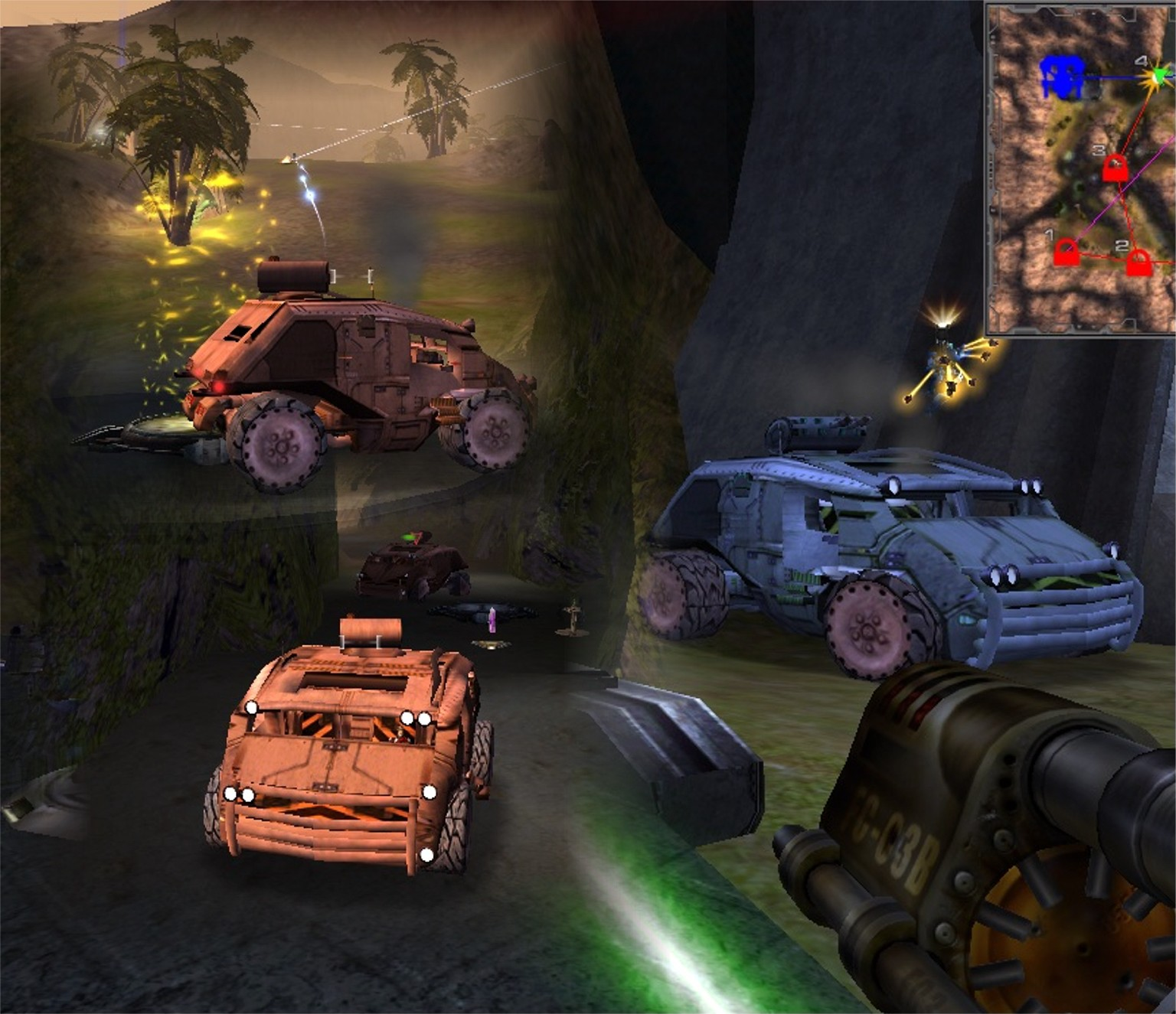Click the number 3 label above its lock marker
The width and height of the screenshot is (1176, 1014).
(1098, 150)
